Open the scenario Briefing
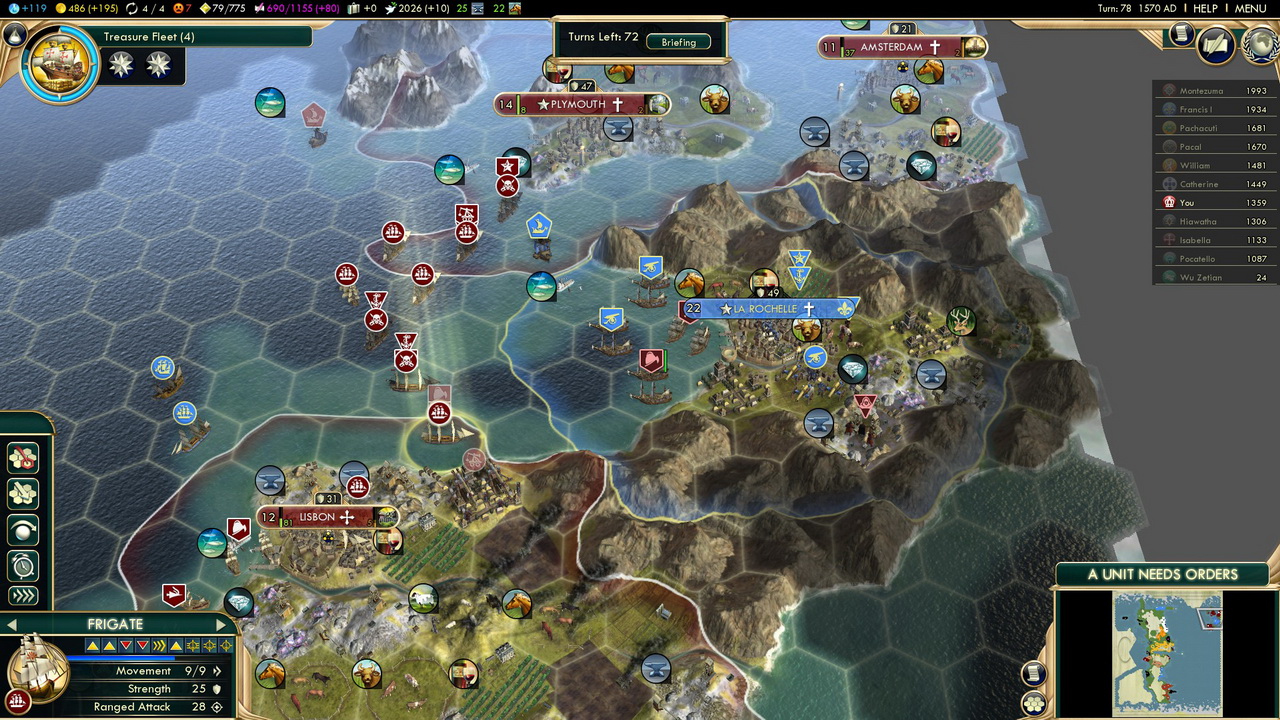The width and height of the screenshot is (1280, 720). [678, 42]
